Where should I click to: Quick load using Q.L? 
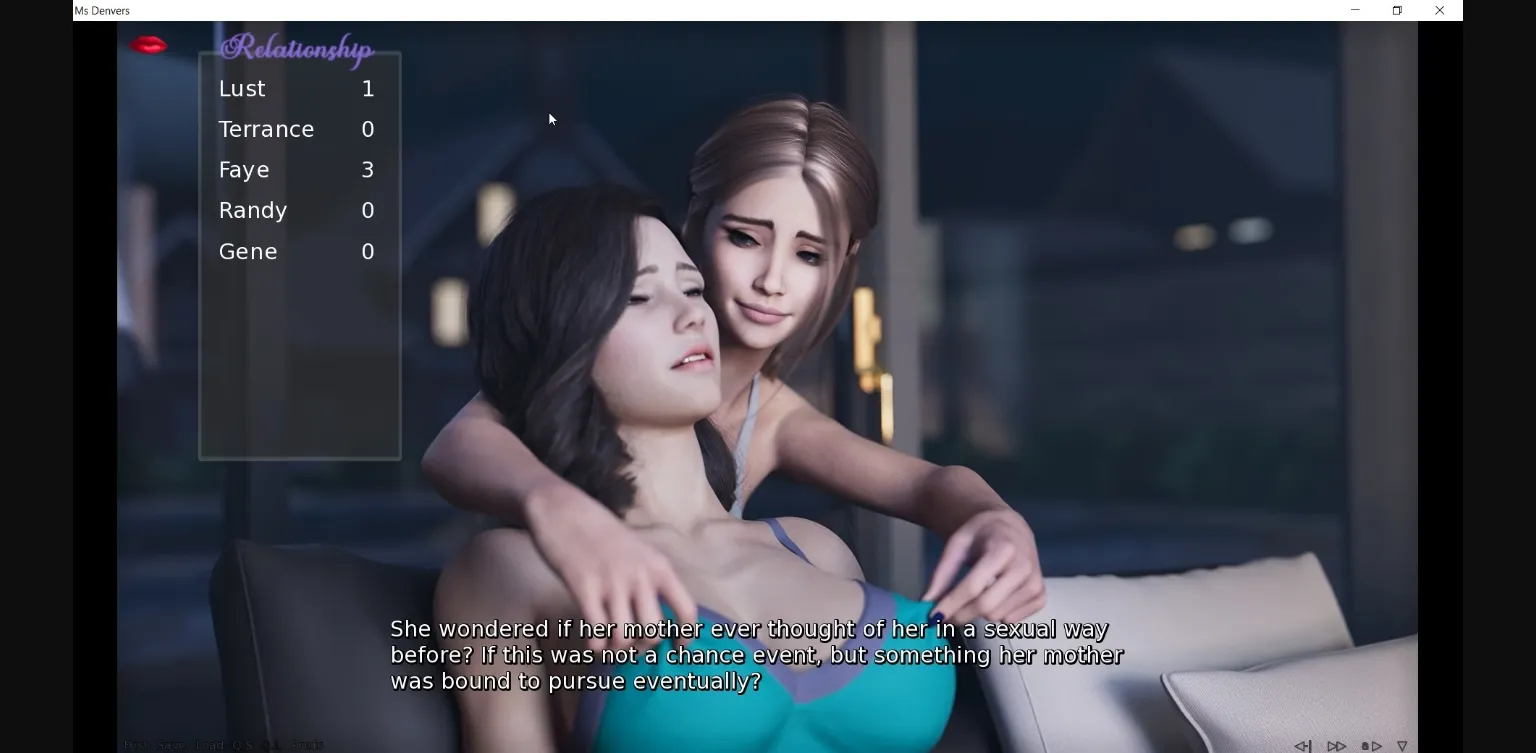tap(272, 744)
